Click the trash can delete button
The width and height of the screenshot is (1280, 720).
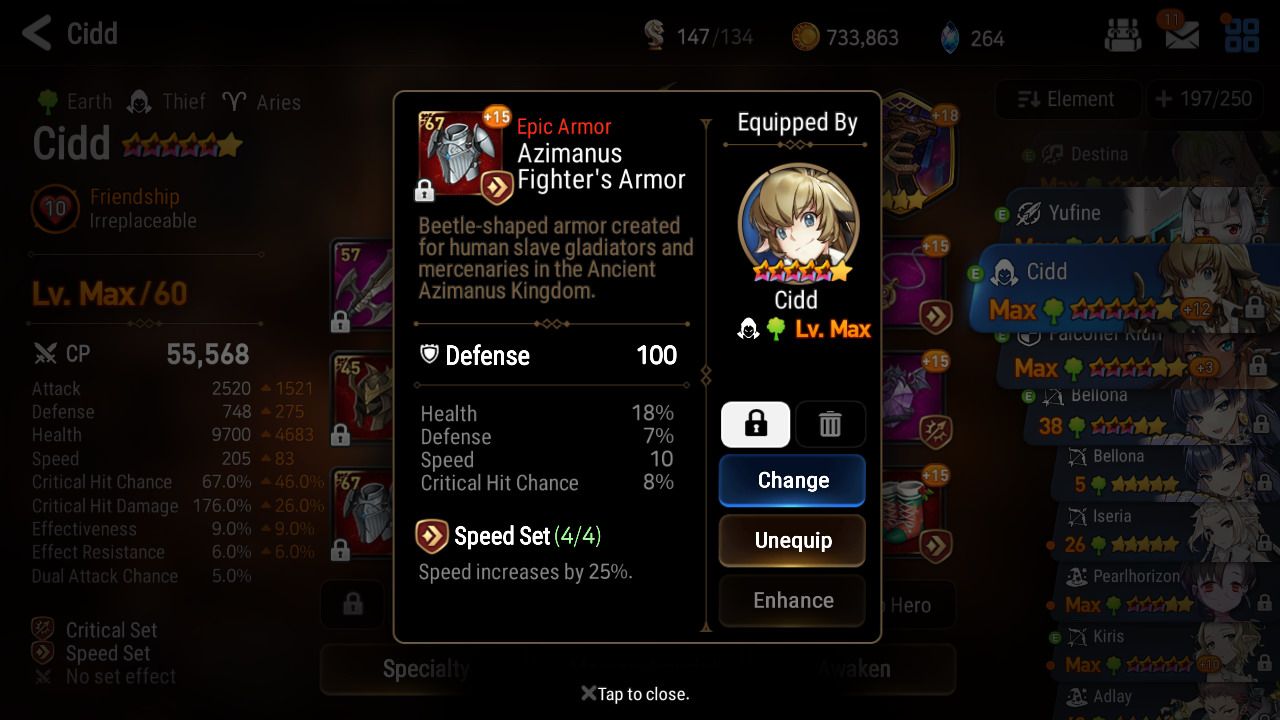(x=830, y=425)
